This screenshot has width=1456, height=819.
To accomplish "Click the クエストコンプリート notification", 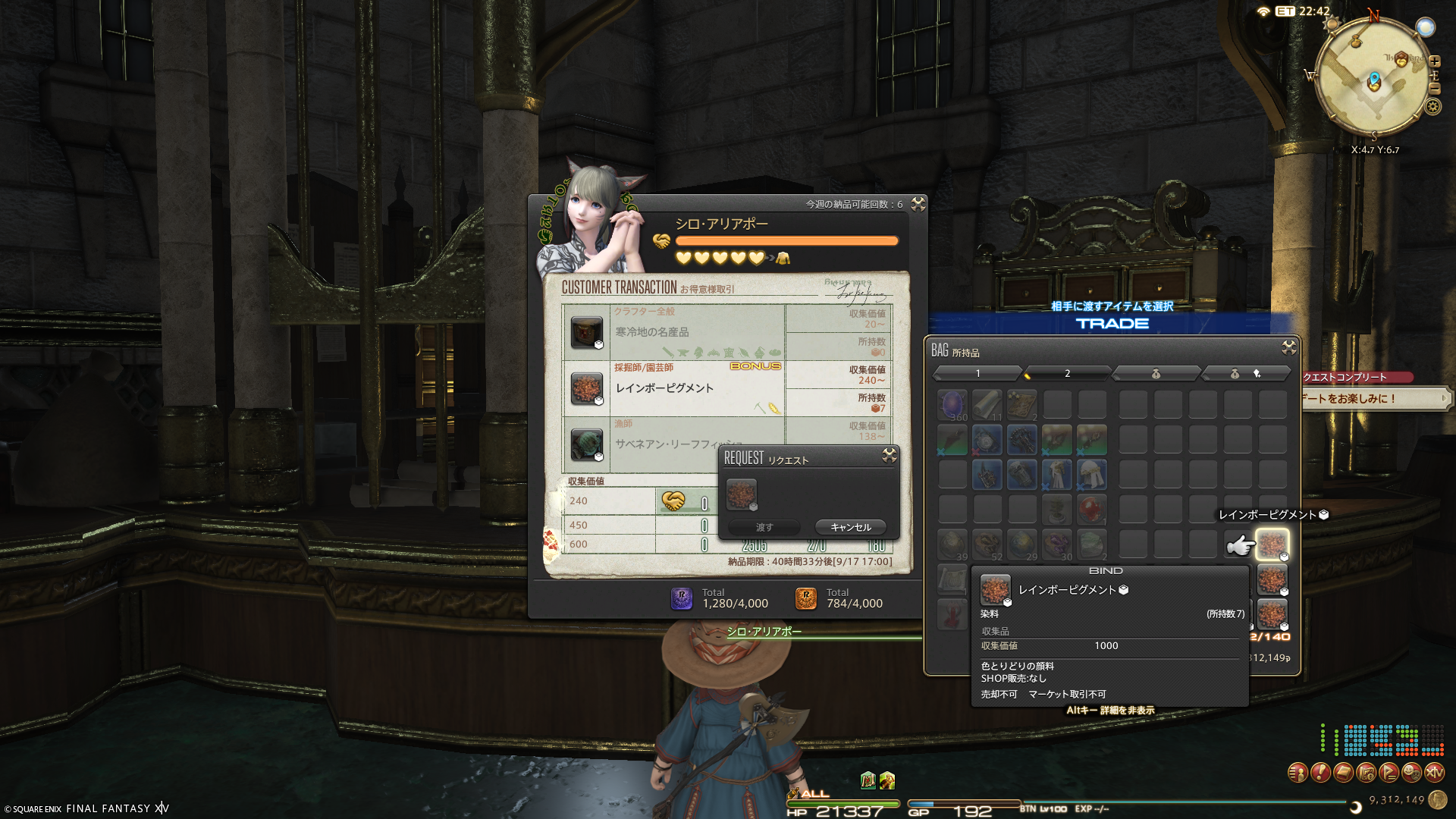I will pos(1356,377).
